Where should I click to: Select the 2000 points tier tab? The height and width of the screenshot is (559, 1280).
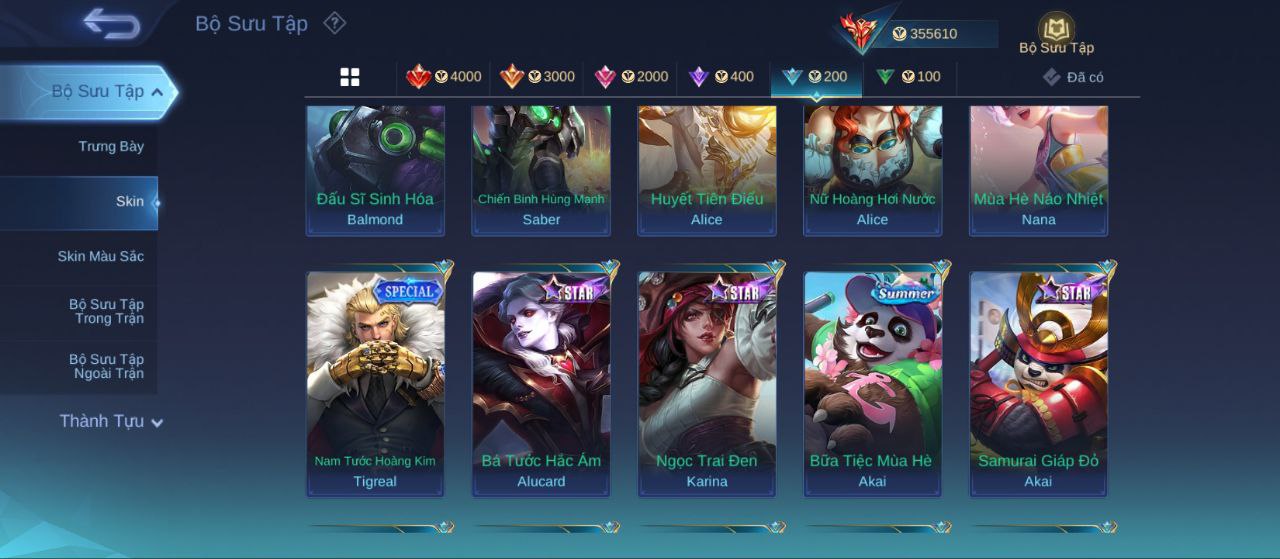coord(631,77)
